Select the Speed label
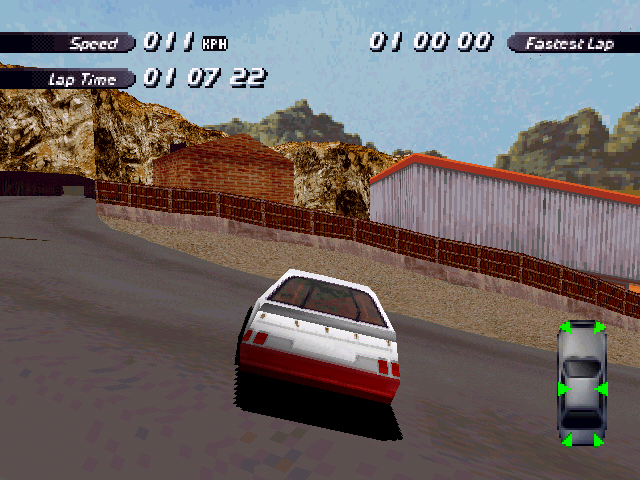 93,43
